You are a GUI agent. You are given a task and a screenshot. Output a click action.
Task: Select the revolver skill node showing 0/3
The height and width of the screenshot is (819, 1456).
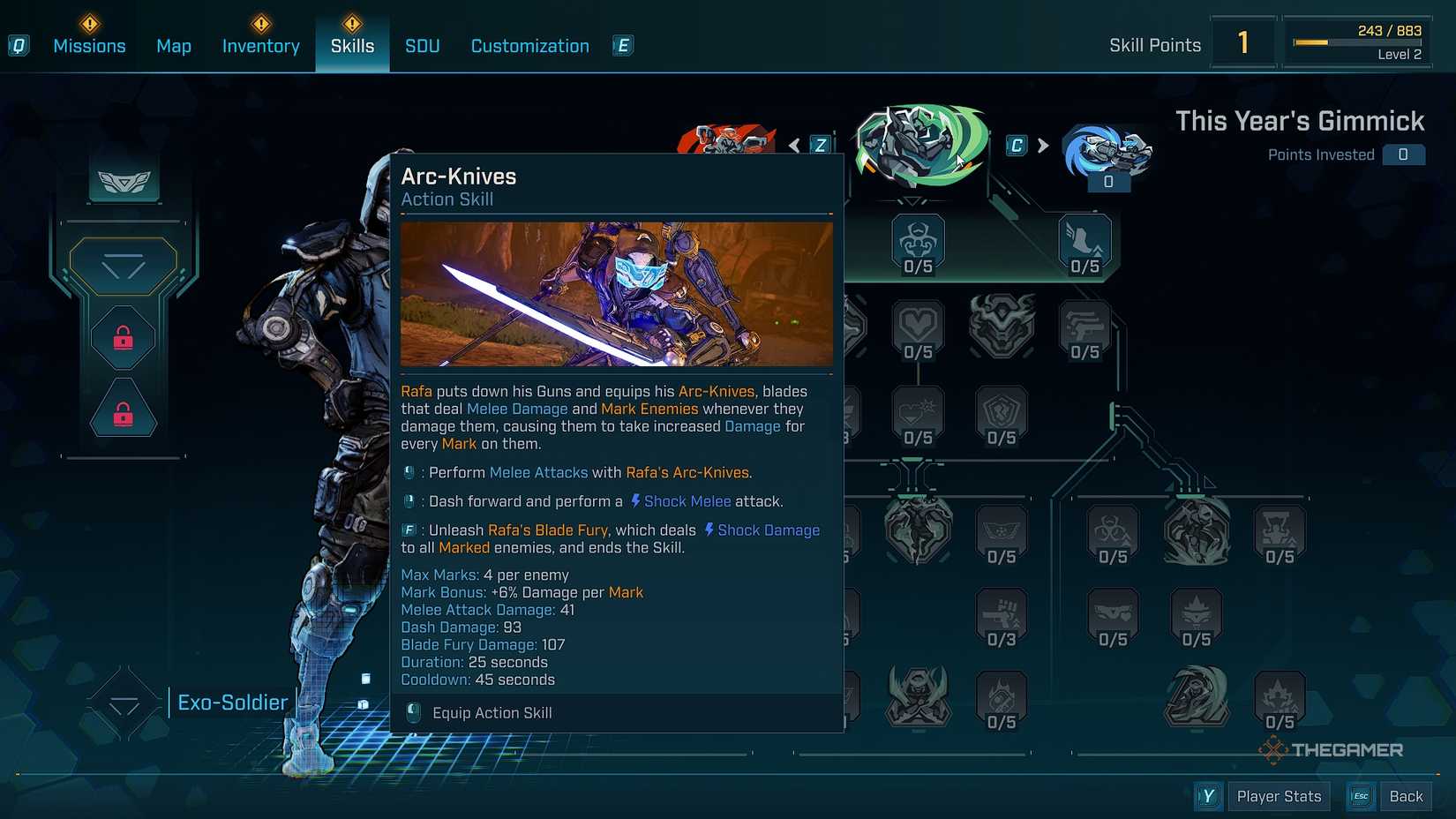[x=1002, y=613]
